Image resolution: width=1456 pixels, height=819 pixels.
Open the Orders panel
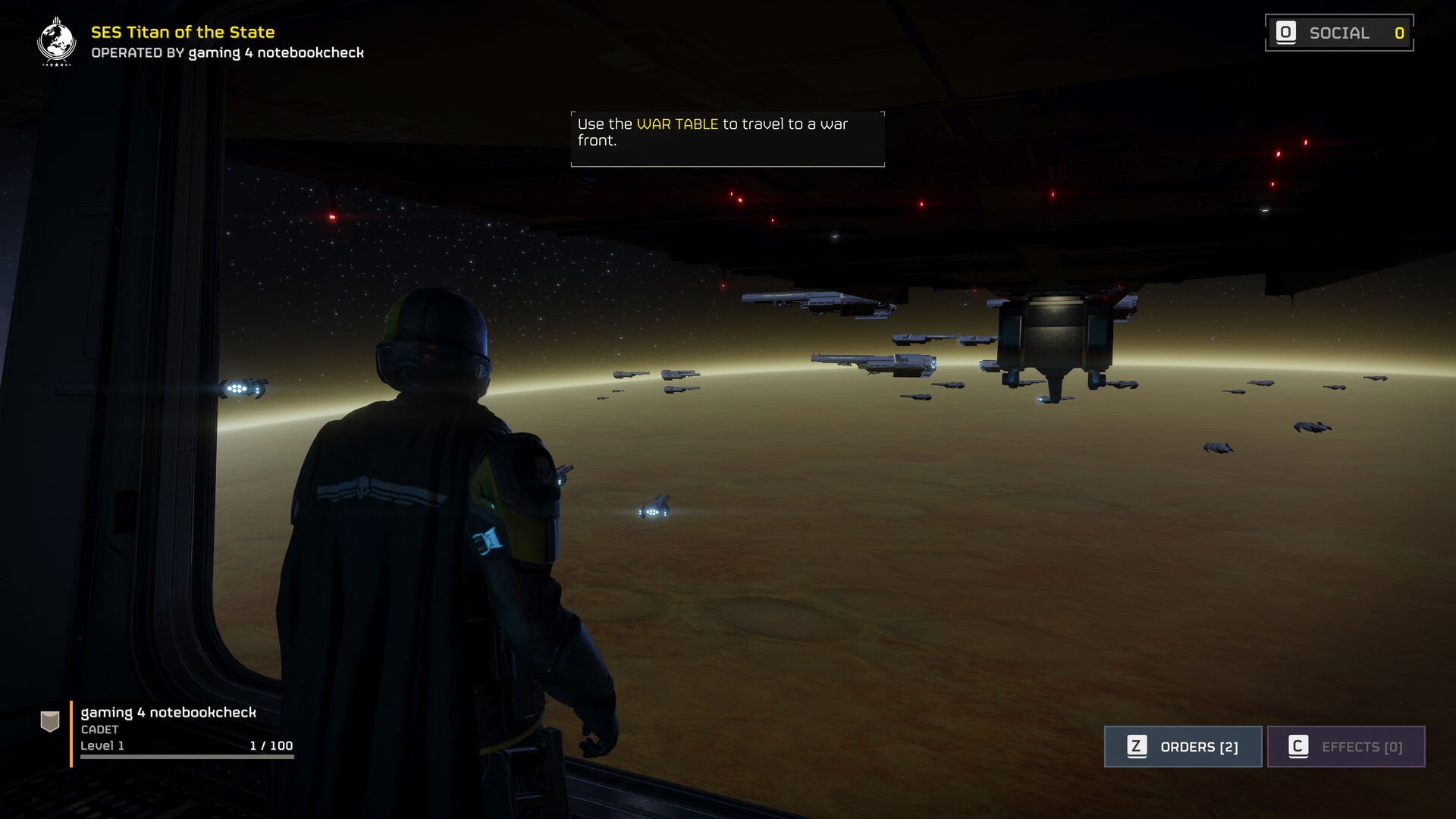click(1182, 747)
